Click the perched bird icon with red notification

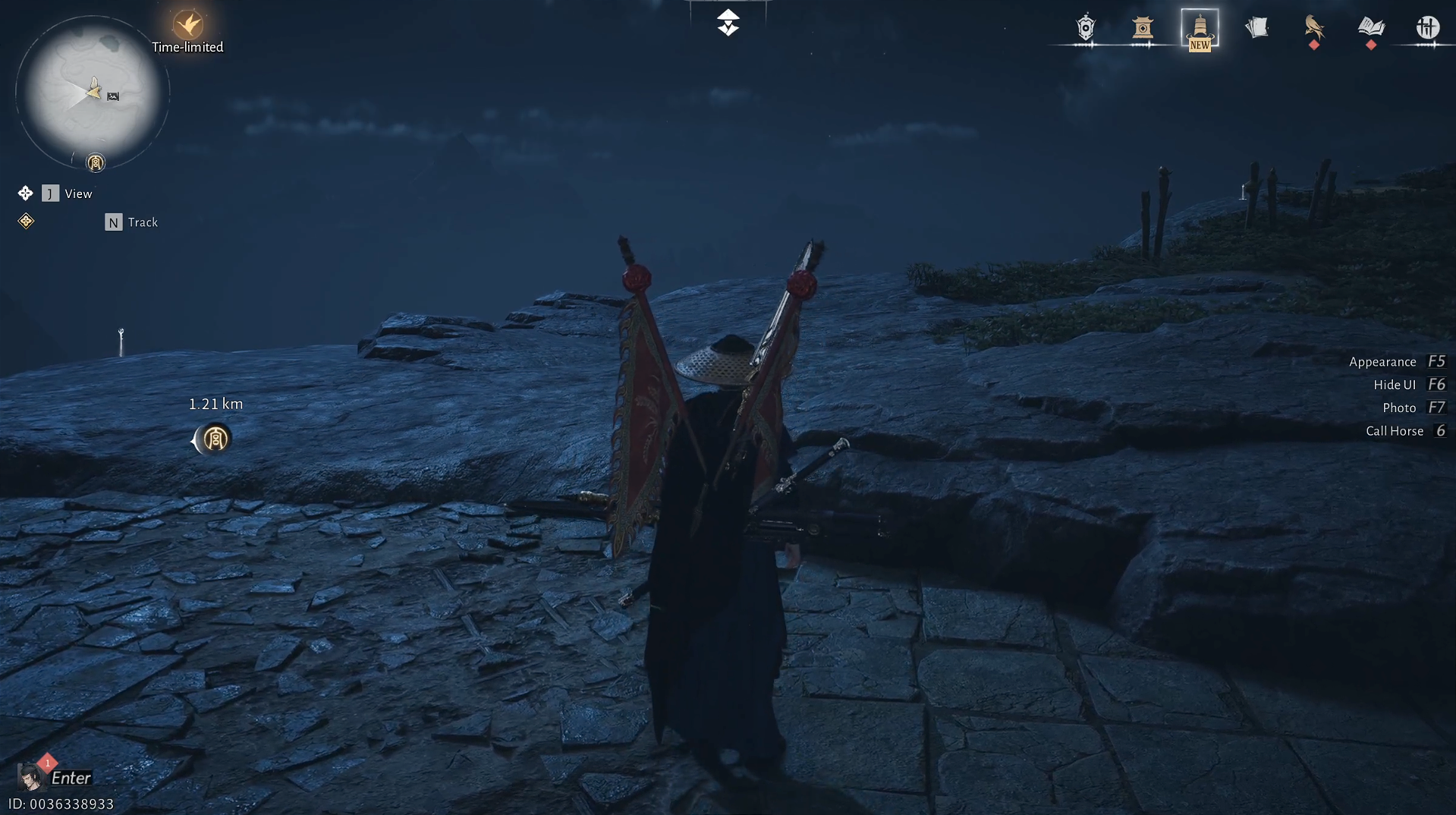click(x=1313, y=26)
